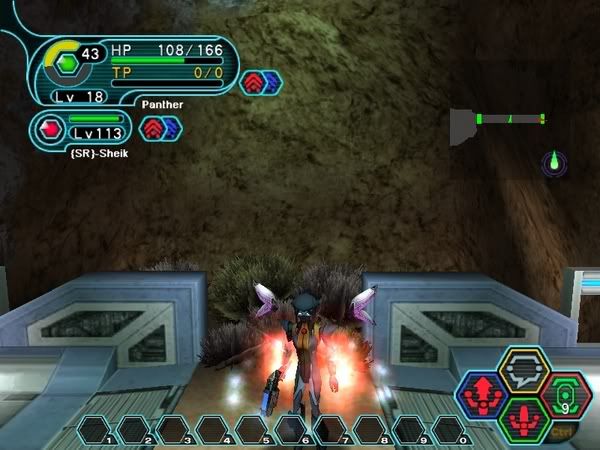
Task: Click the green player marker on the minimap
Action: point(554,161)
